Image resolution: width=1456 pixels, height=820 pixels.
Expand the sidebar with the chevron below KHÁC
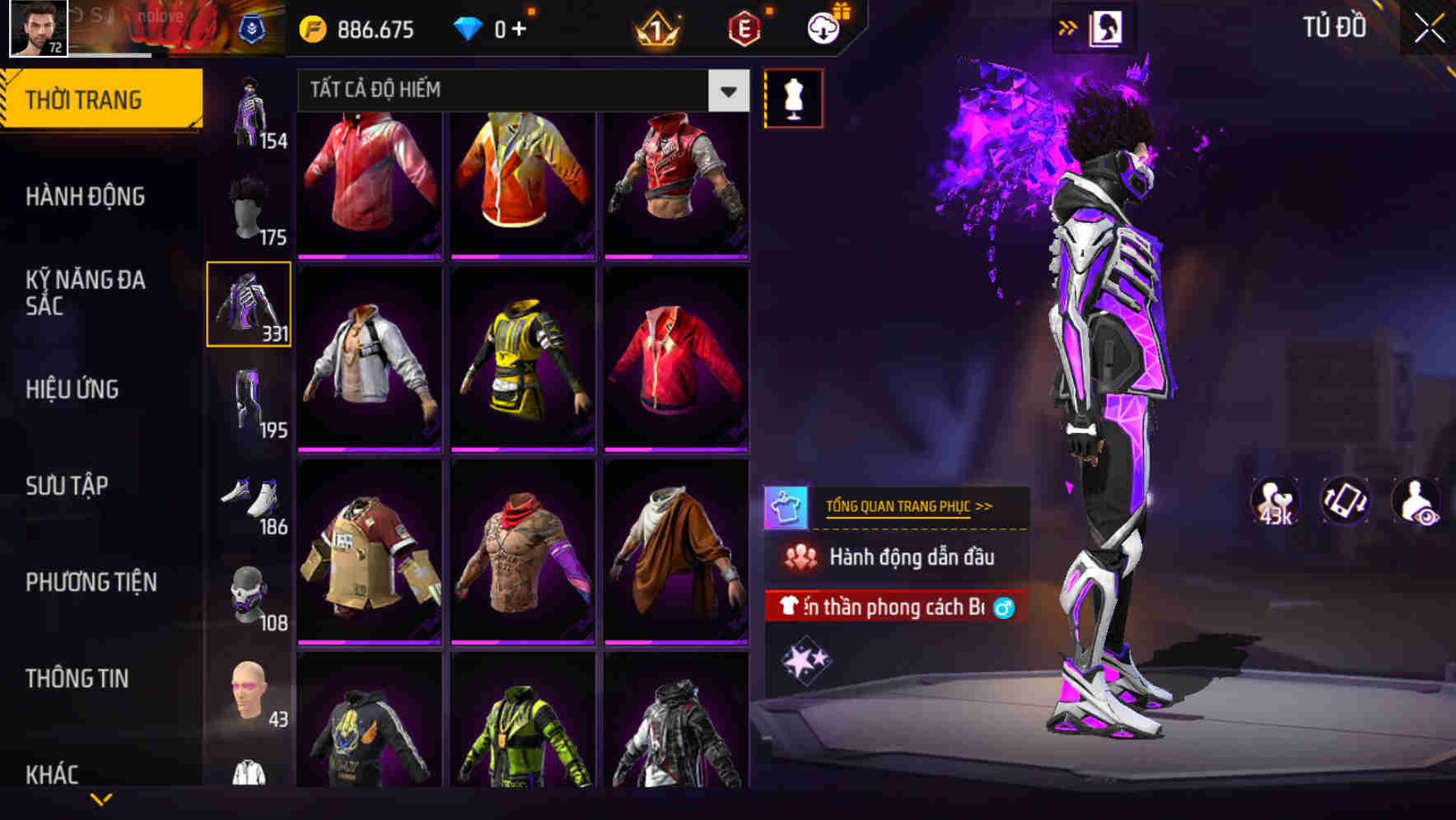tap(99, 800)
